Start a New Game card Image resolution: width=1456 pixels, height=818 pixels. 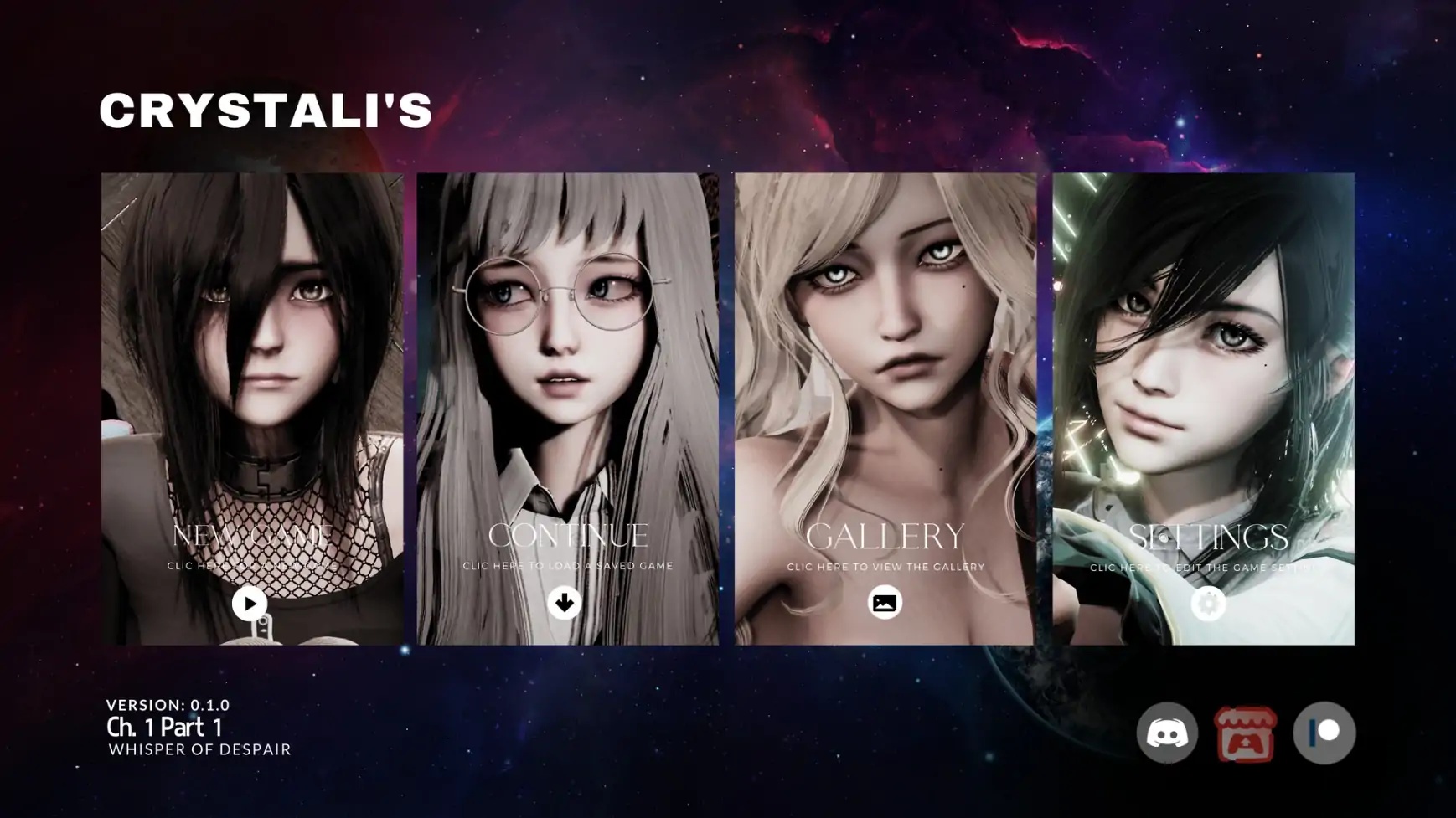[251, 409]
